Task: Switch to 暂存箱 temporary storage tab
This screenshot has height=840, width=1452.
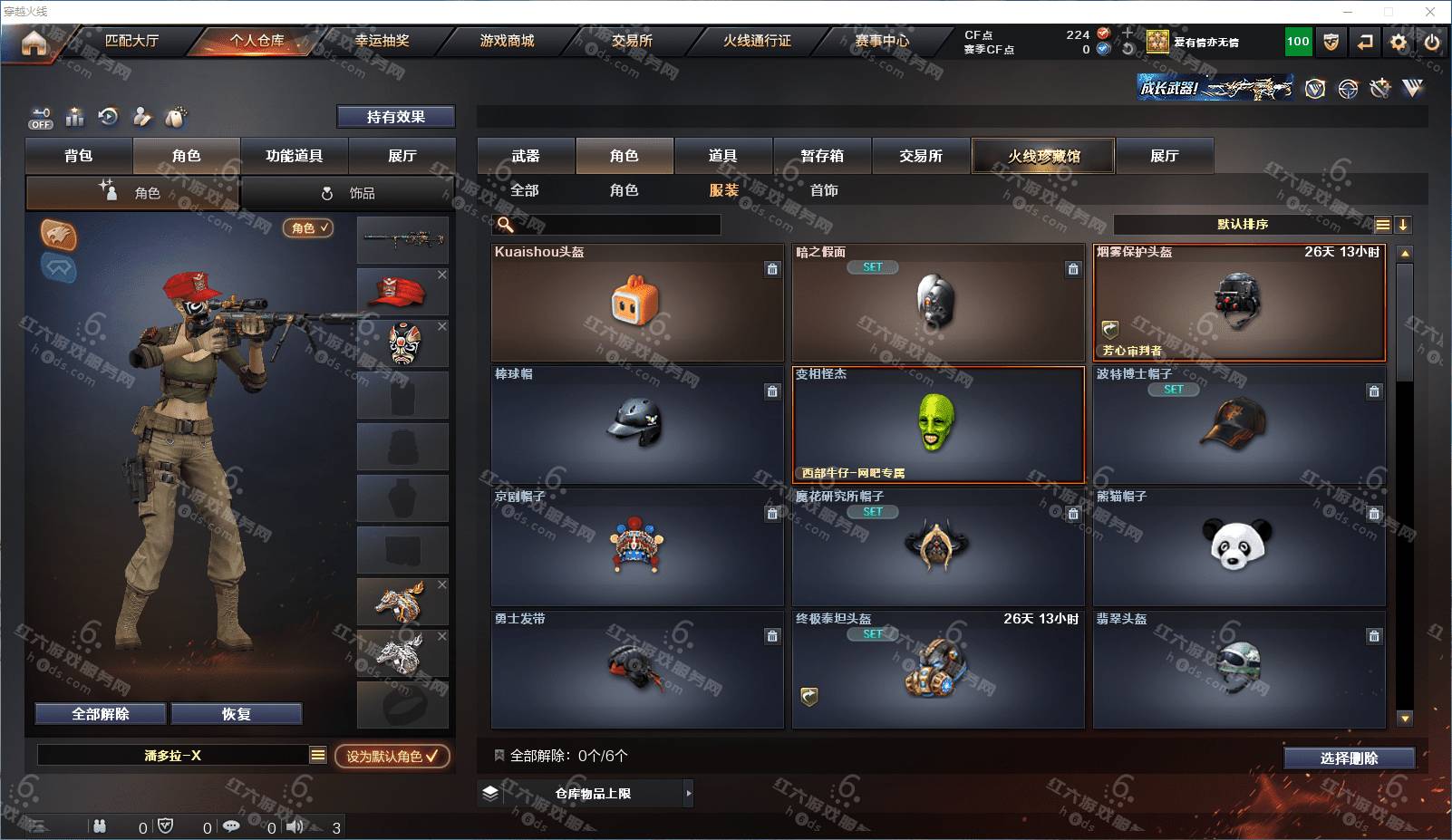Action: [822, 156]
